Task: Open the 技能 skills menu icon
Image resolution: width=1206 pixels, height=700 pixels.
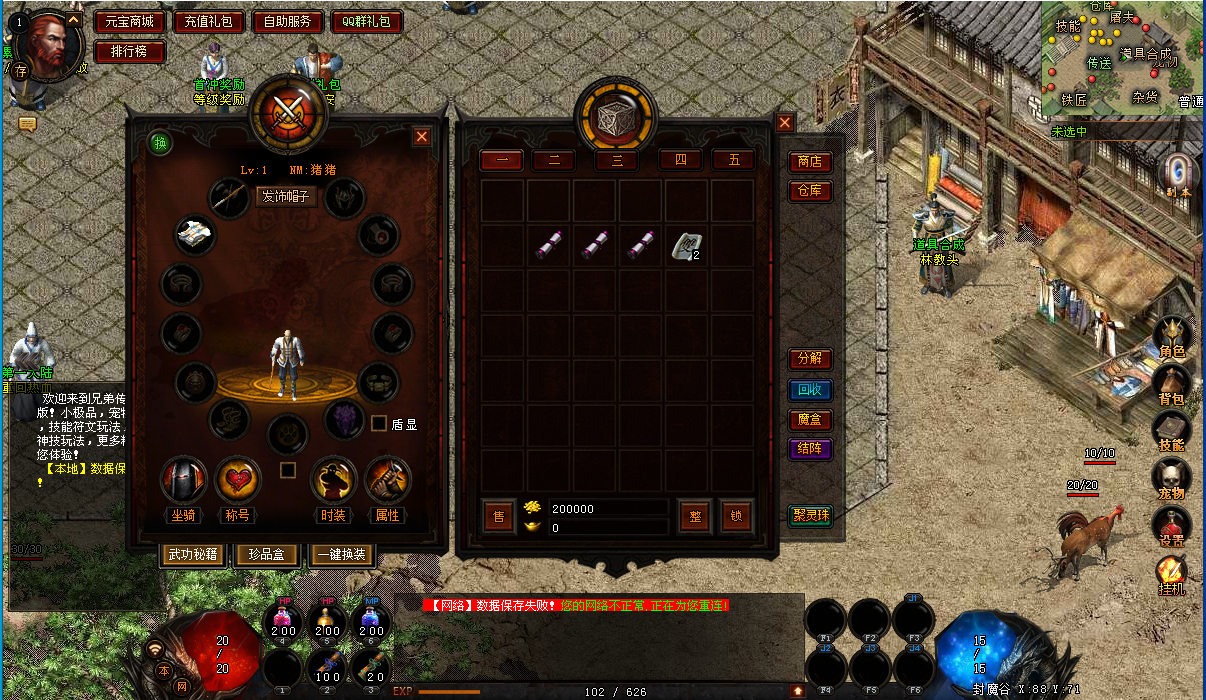Action: point(1171,431)
